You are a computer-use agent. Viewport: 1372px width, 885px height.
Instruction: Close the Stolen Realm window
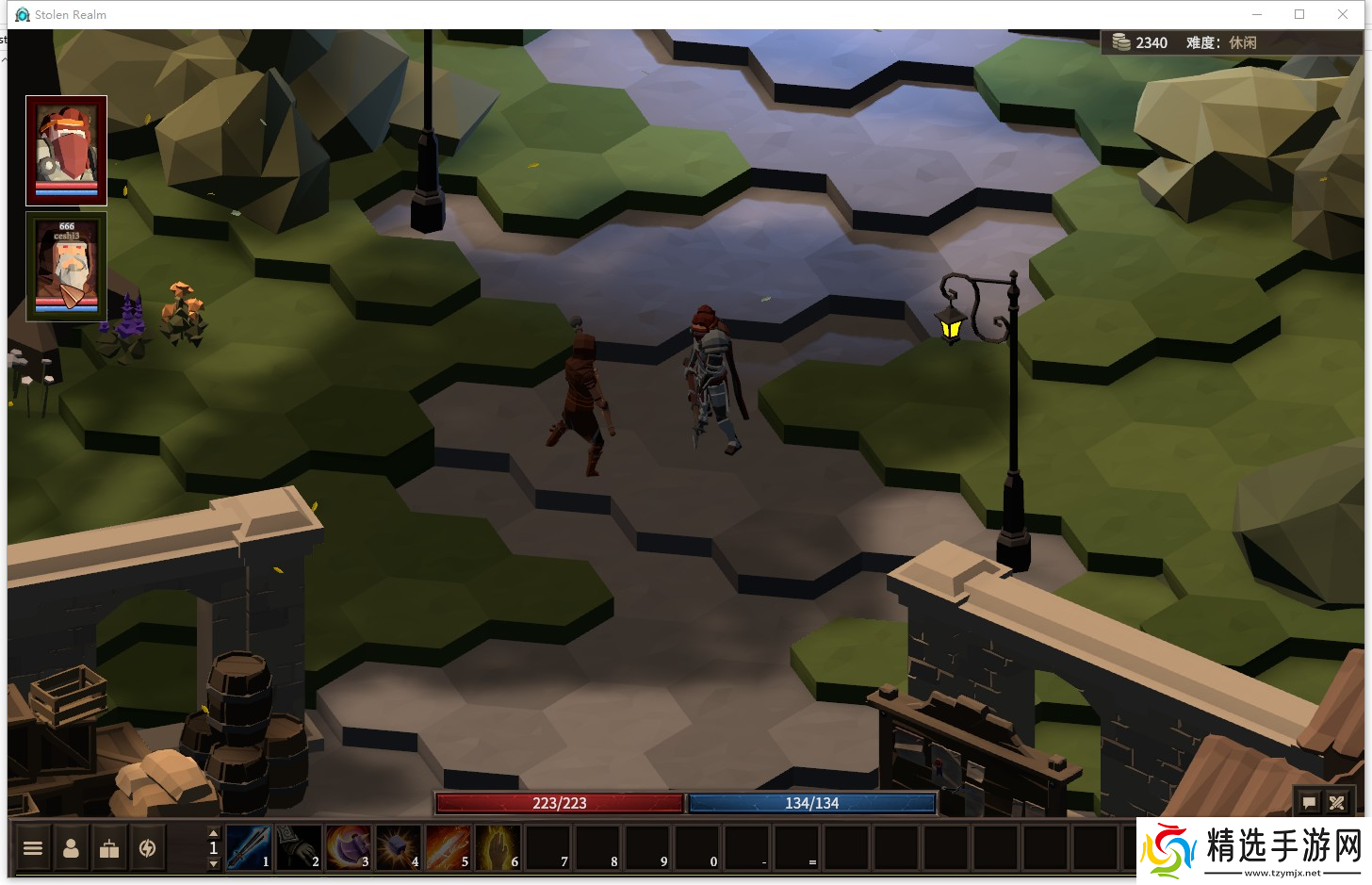[x=1343, y=14]
